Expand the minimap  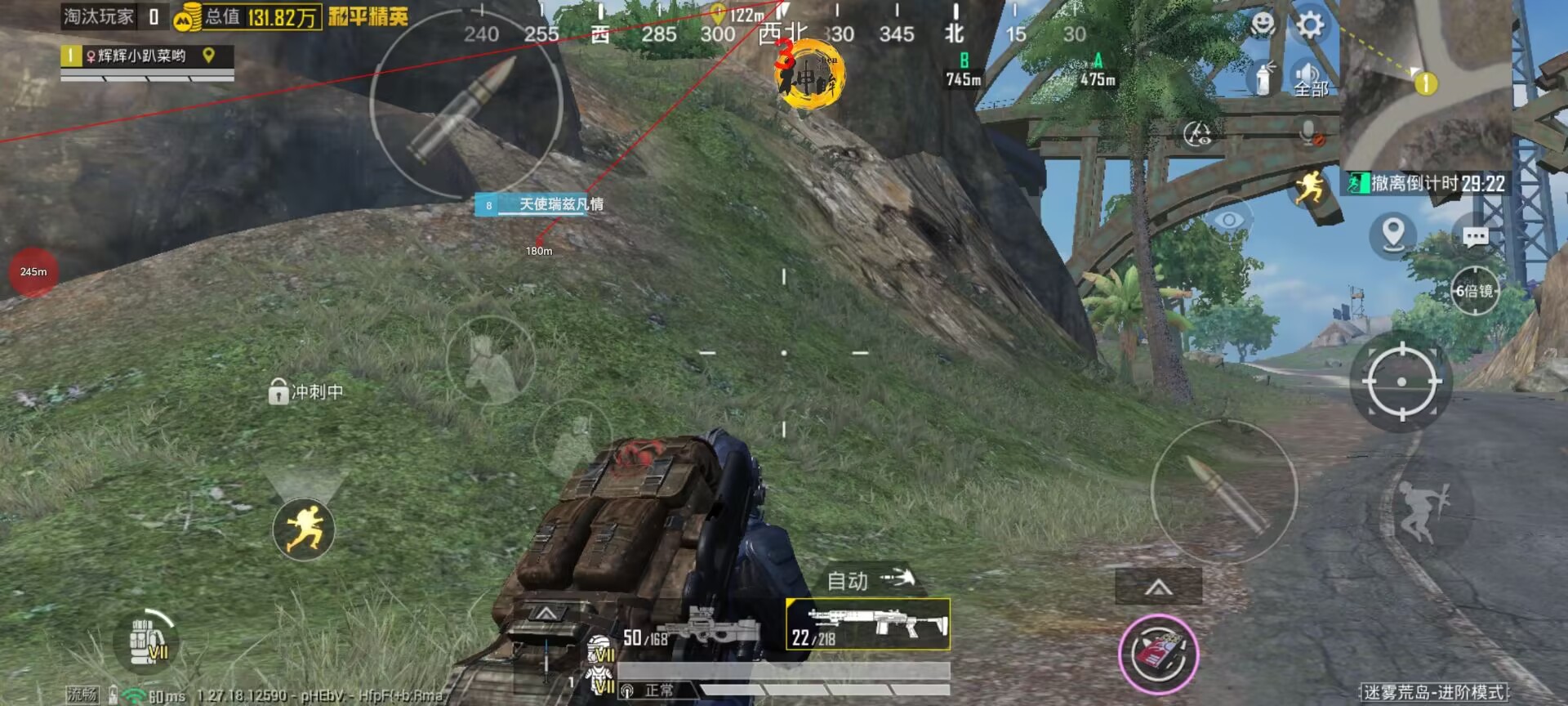pyautogui.click(x=1425, y=82)
